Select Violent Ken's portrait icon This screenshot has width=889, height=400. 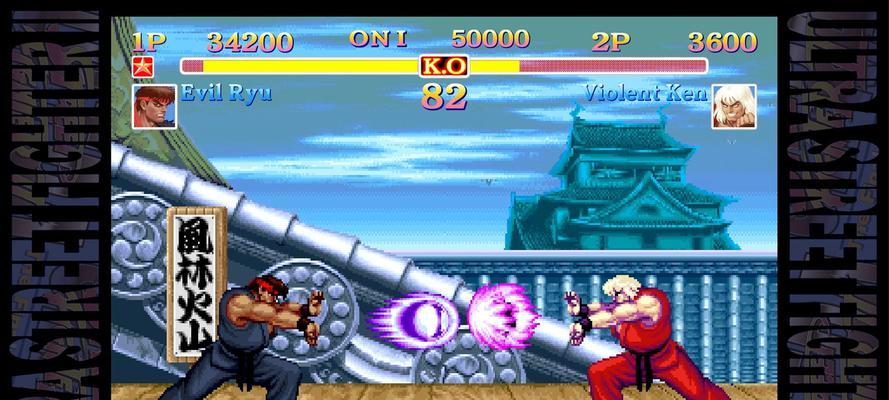(x=733, y=107)
